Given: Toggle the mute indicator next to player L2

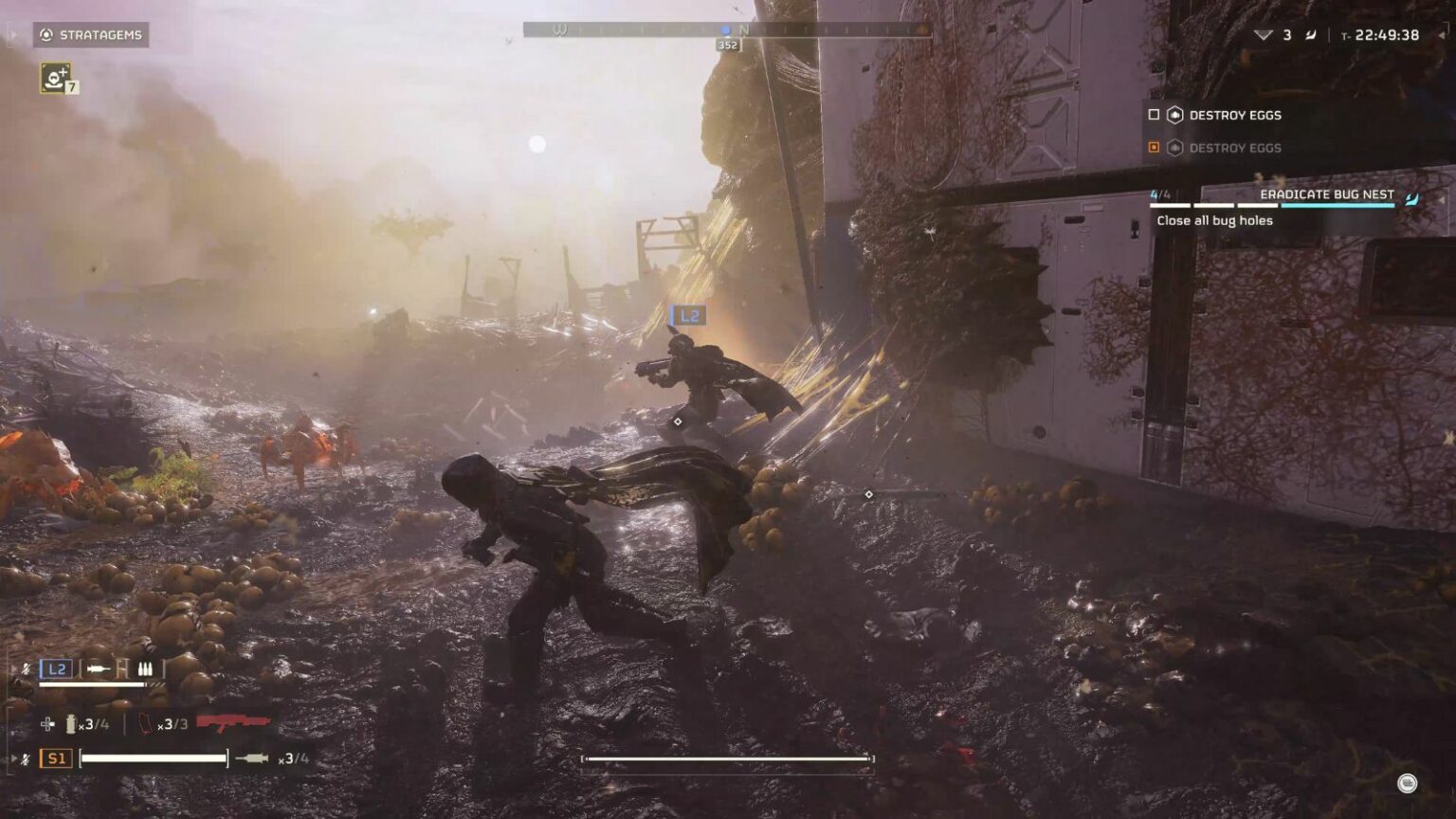Looking at the screenshot, I should (26, 668).
